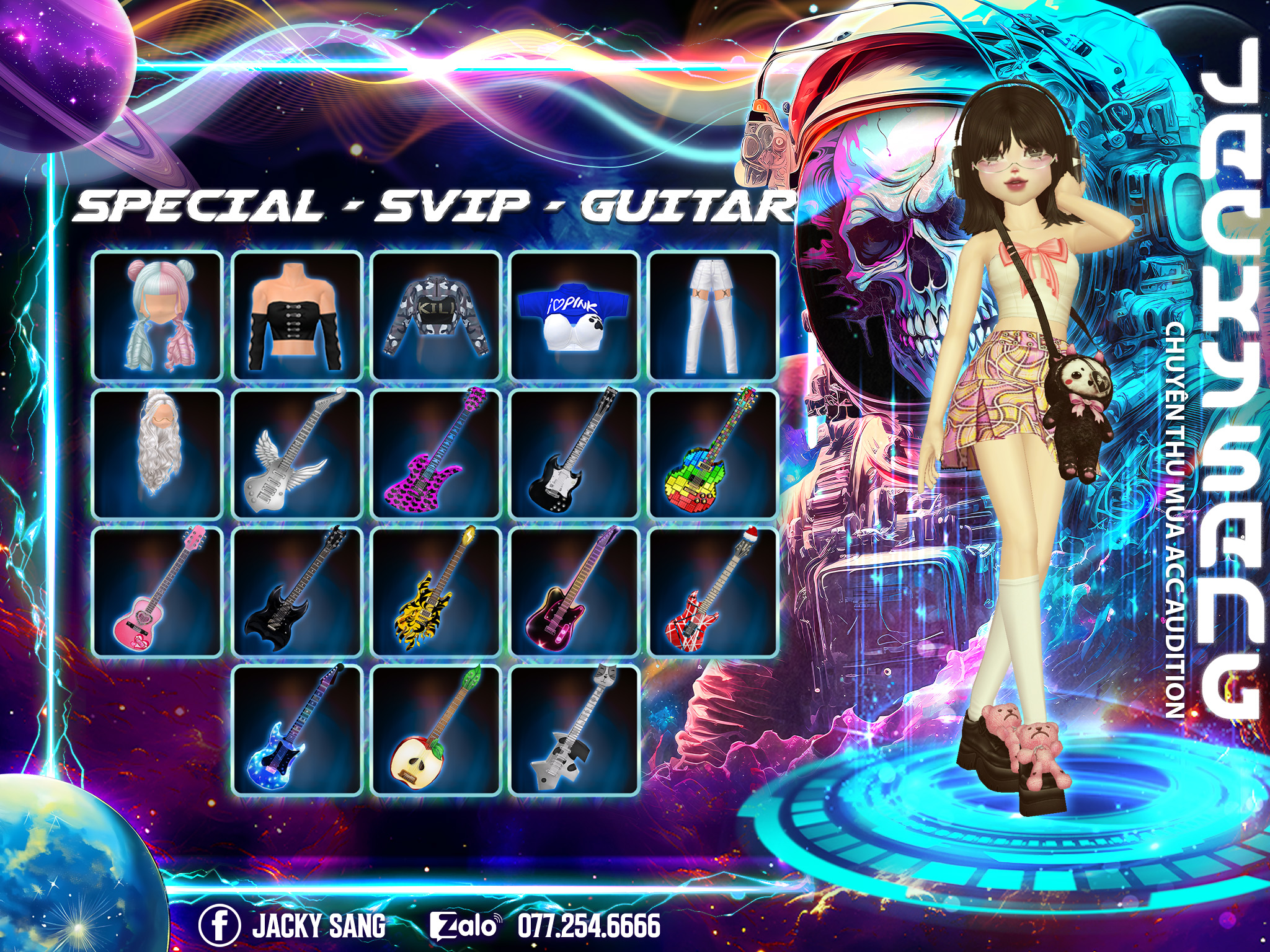
Task: Pick the blue starry guitar
Action: 297,731
